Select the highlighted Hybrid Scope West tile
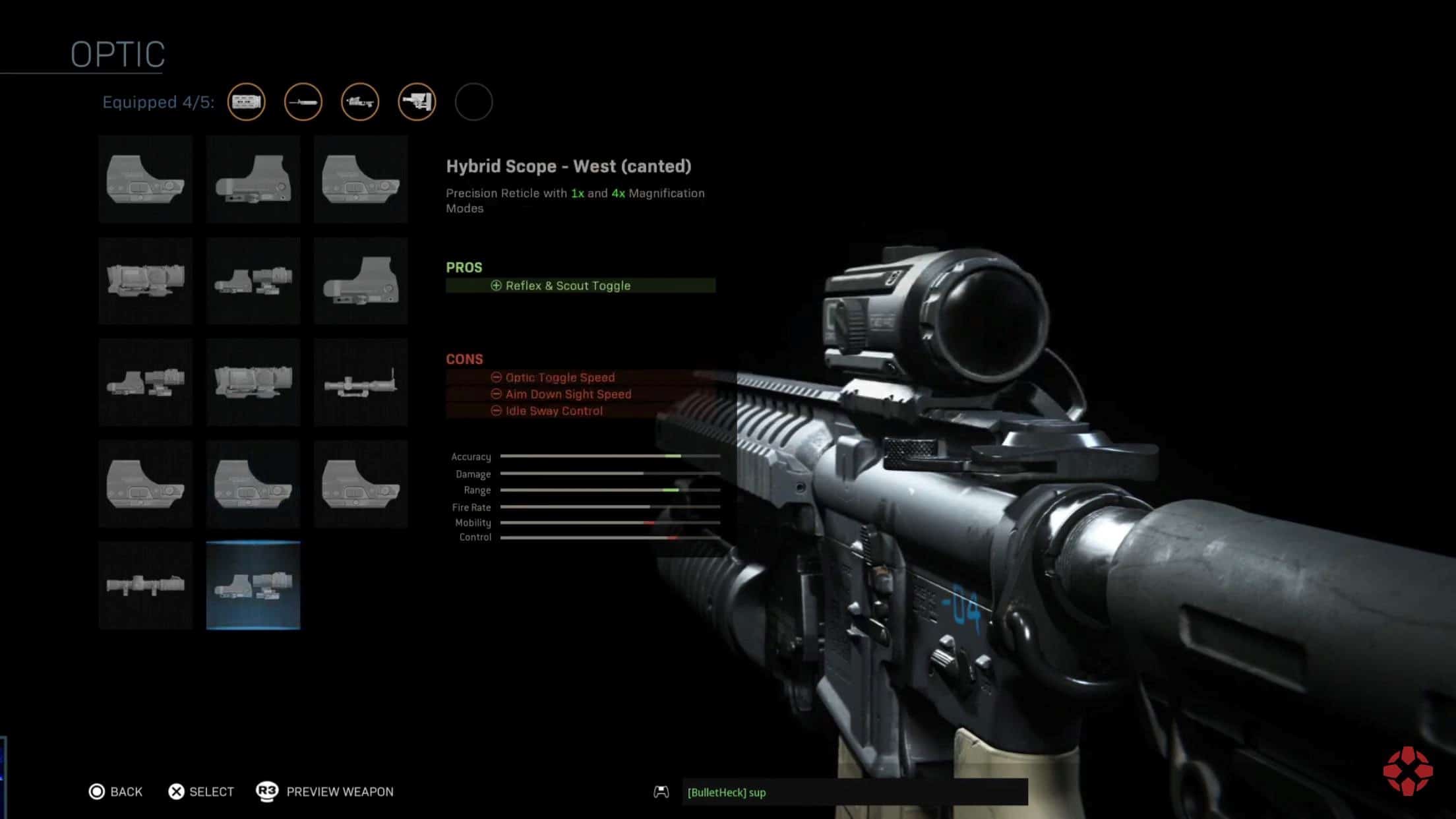Screen dimensions: 1456x819 point(253,585)
